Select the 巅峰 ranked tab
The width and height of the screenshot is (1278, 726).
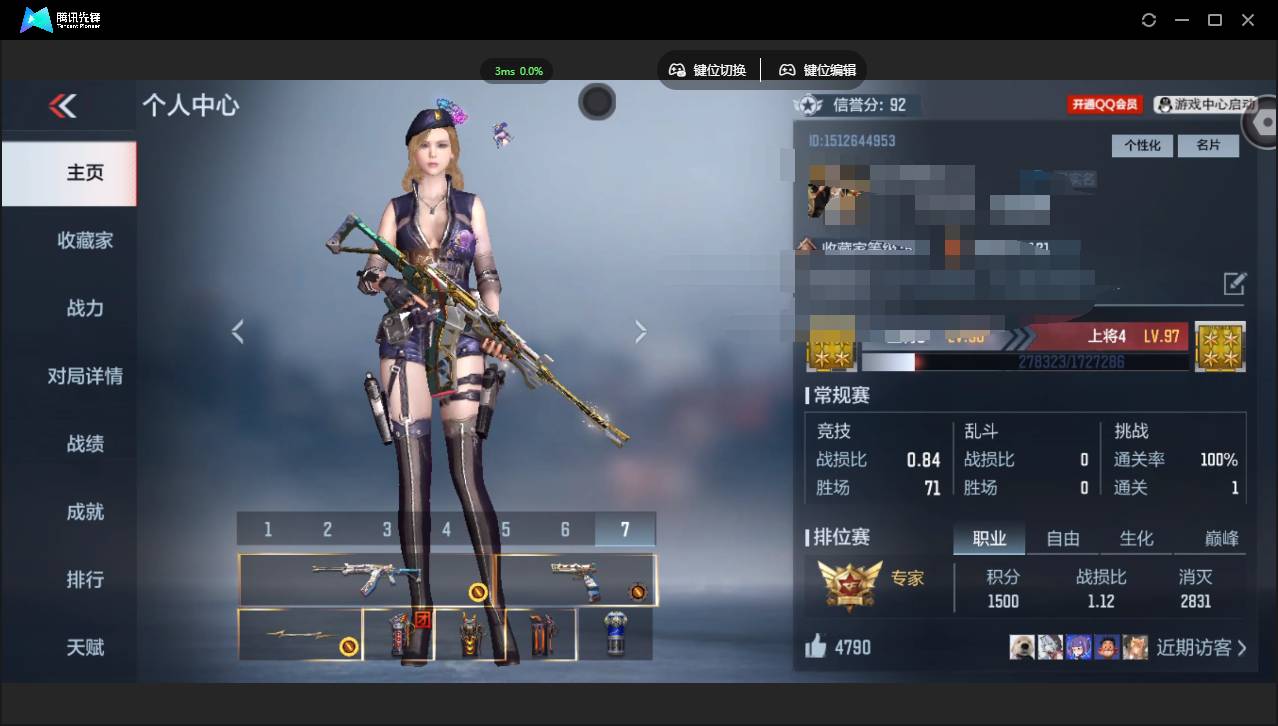coord(1221,539)
